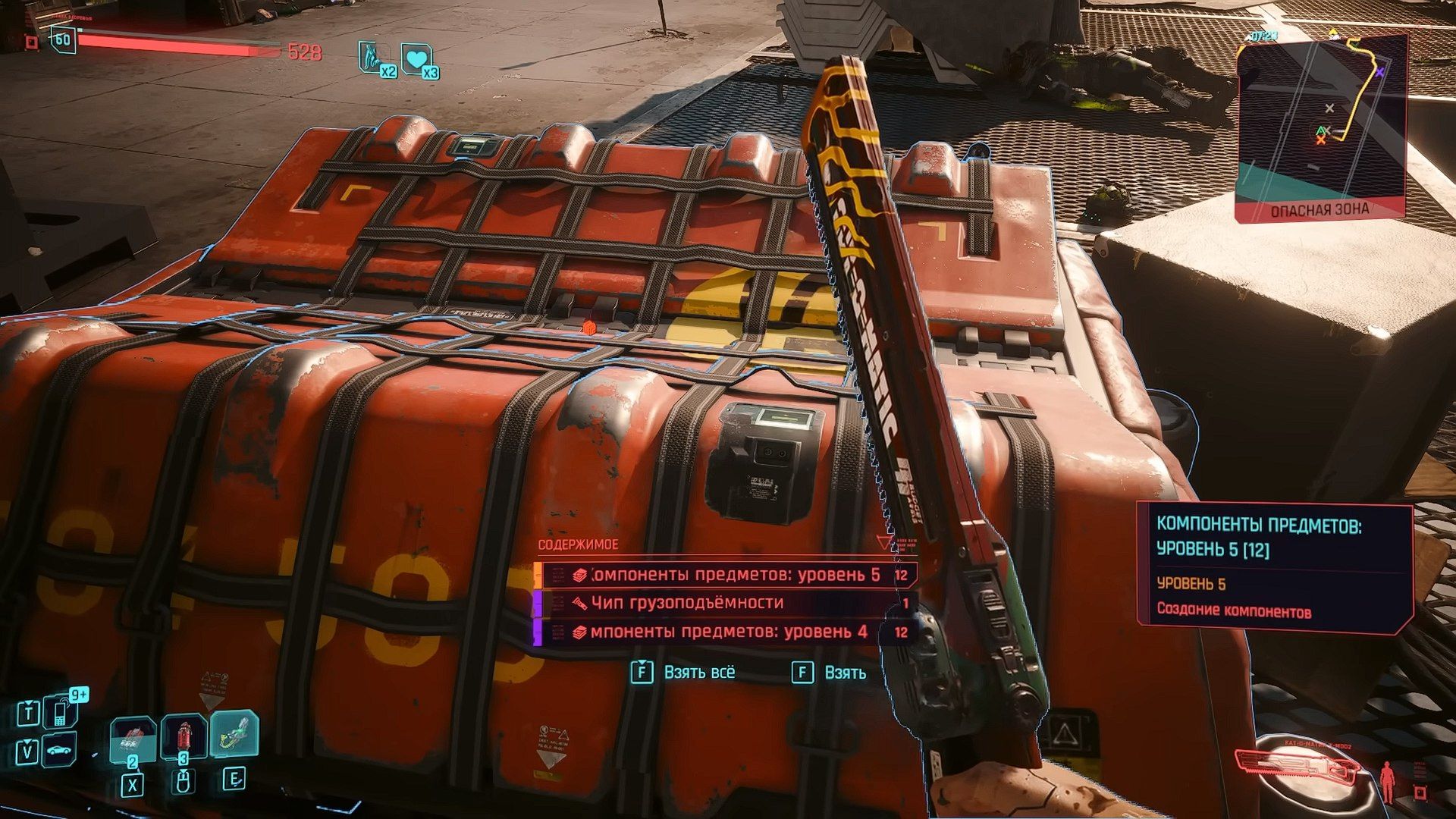1456x819 pixels.
Task: Open the minimap
Action: (1320, 125)
